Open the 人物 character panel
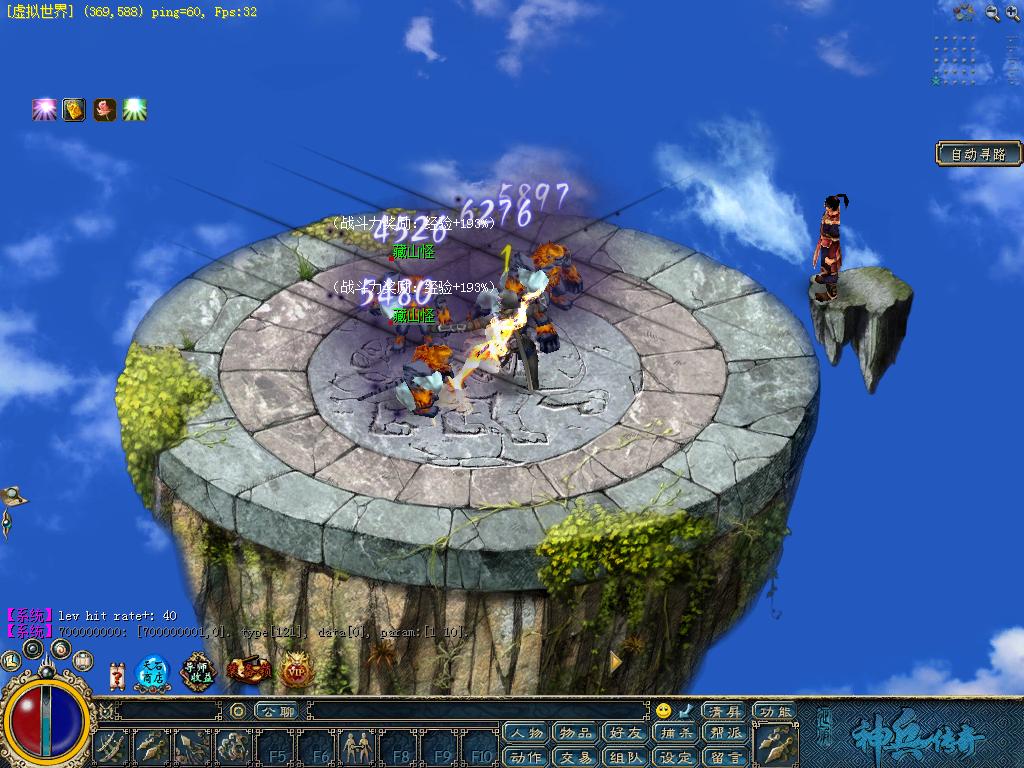Screen dimensions: 1024x768 pyautogui.click(x=525, y=734)
